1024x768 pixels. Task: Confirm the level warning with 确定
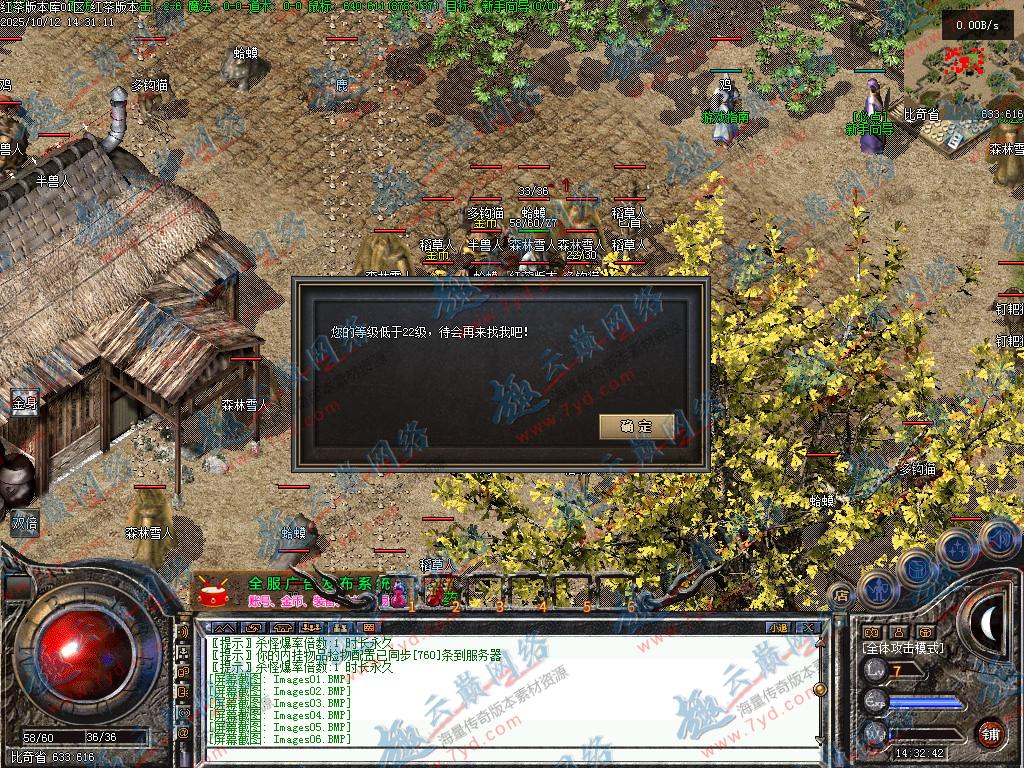(x=636, y=426)
